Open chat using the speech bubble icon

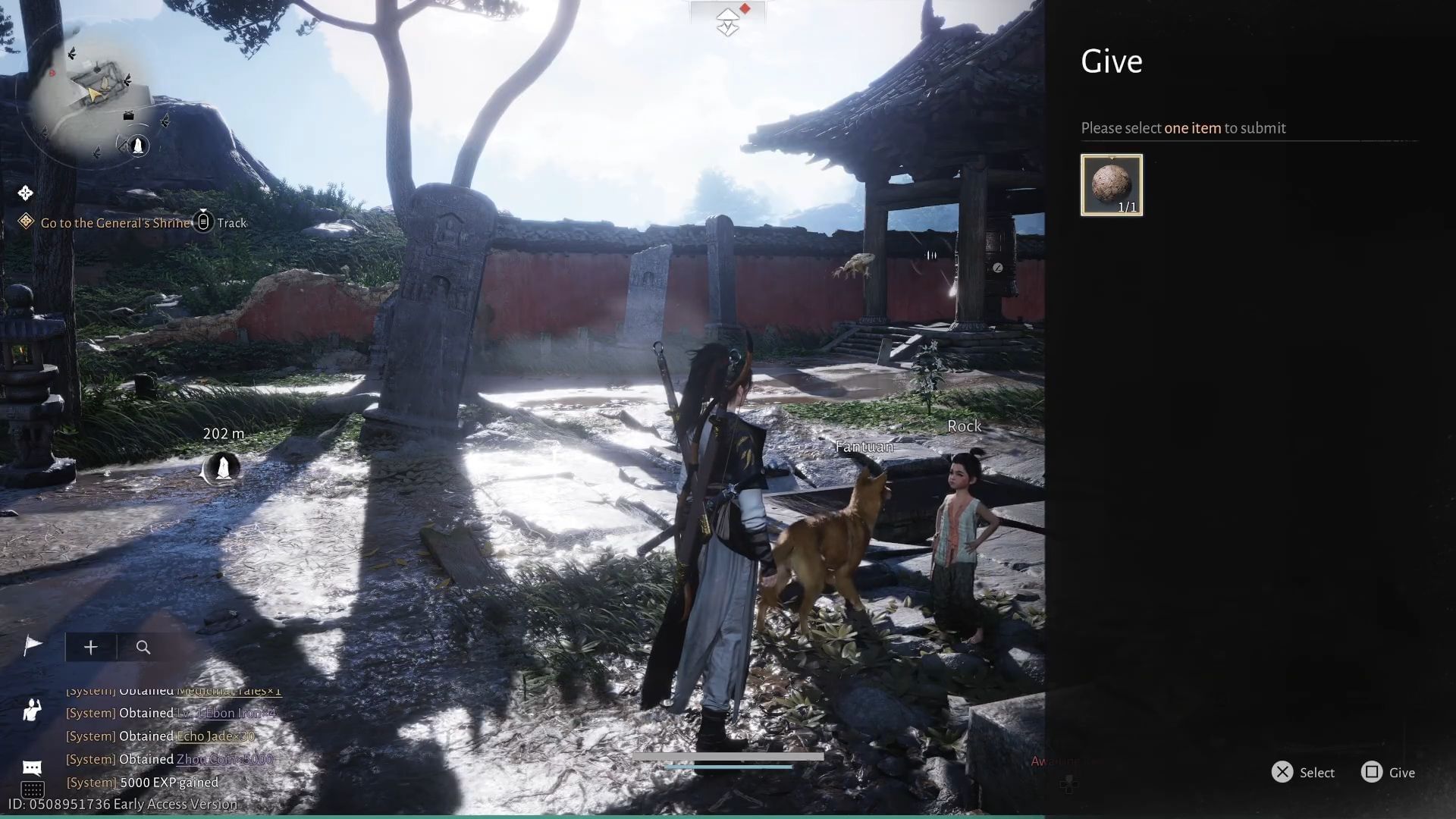pyautogui.click(x=32, y=767)
